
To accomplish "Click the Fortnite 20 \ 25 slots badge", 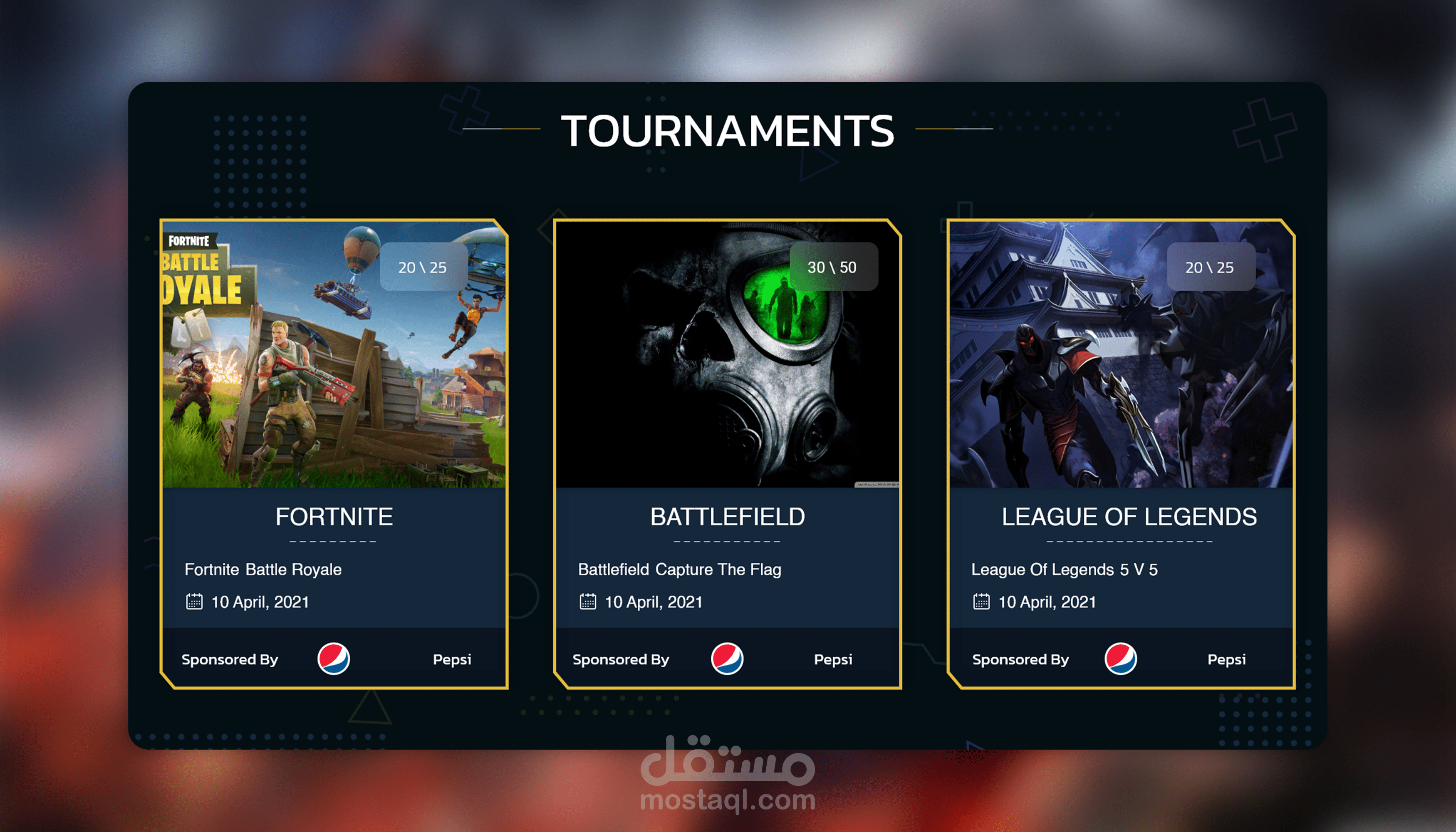I will pyautogui.click(x=423, y=267).
